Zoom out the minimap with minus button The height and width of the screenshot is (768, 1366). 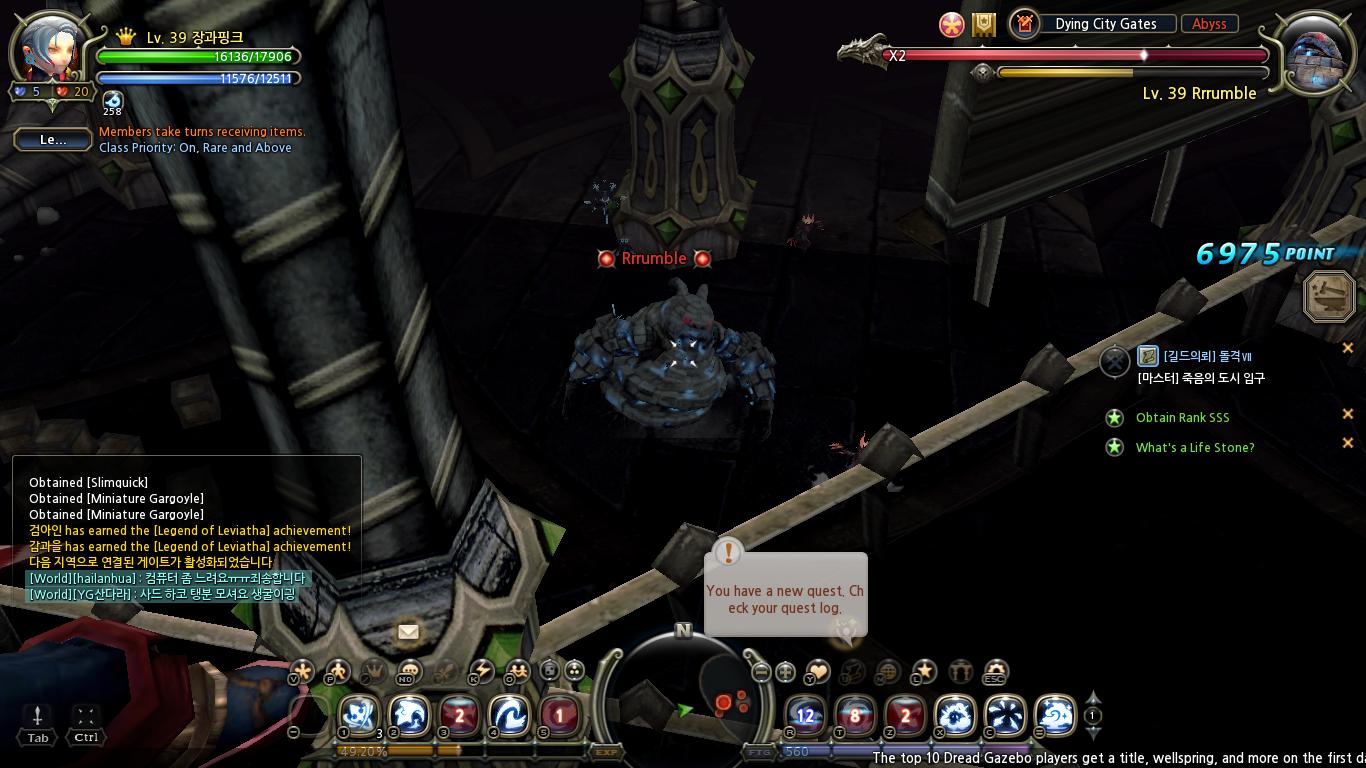[x=761, y=672]
